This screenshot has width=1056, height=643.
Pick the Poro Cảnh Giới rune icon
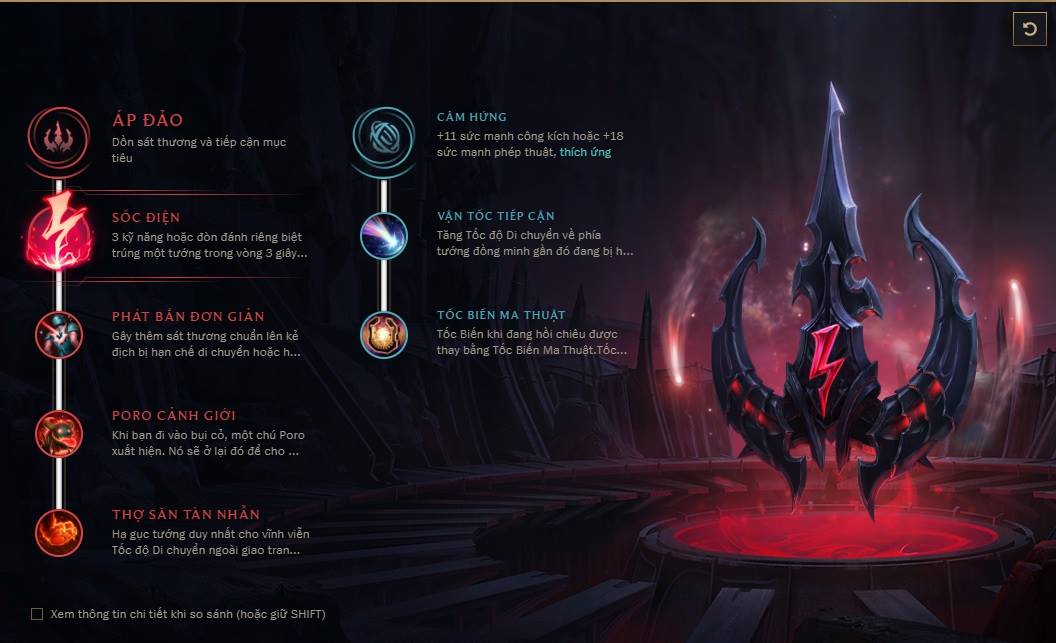pos(59,433)
